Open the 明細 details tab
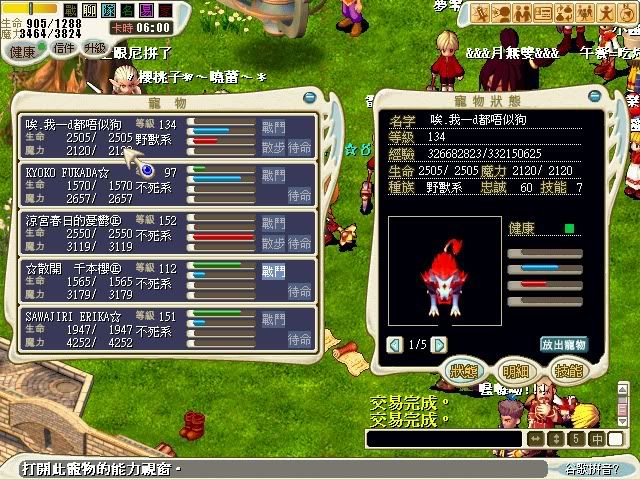This screenshot has width=640, height=480. [x=515, y=371]
